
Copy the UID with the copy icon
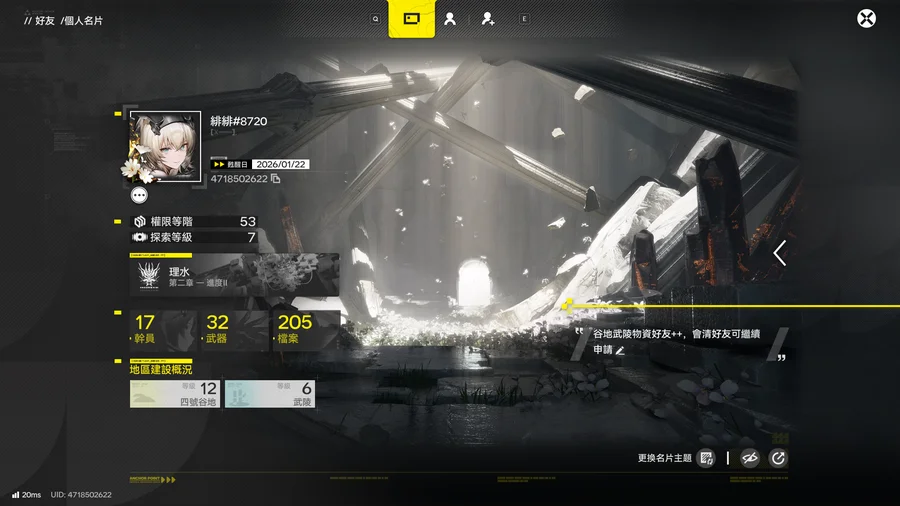[276, 179]
